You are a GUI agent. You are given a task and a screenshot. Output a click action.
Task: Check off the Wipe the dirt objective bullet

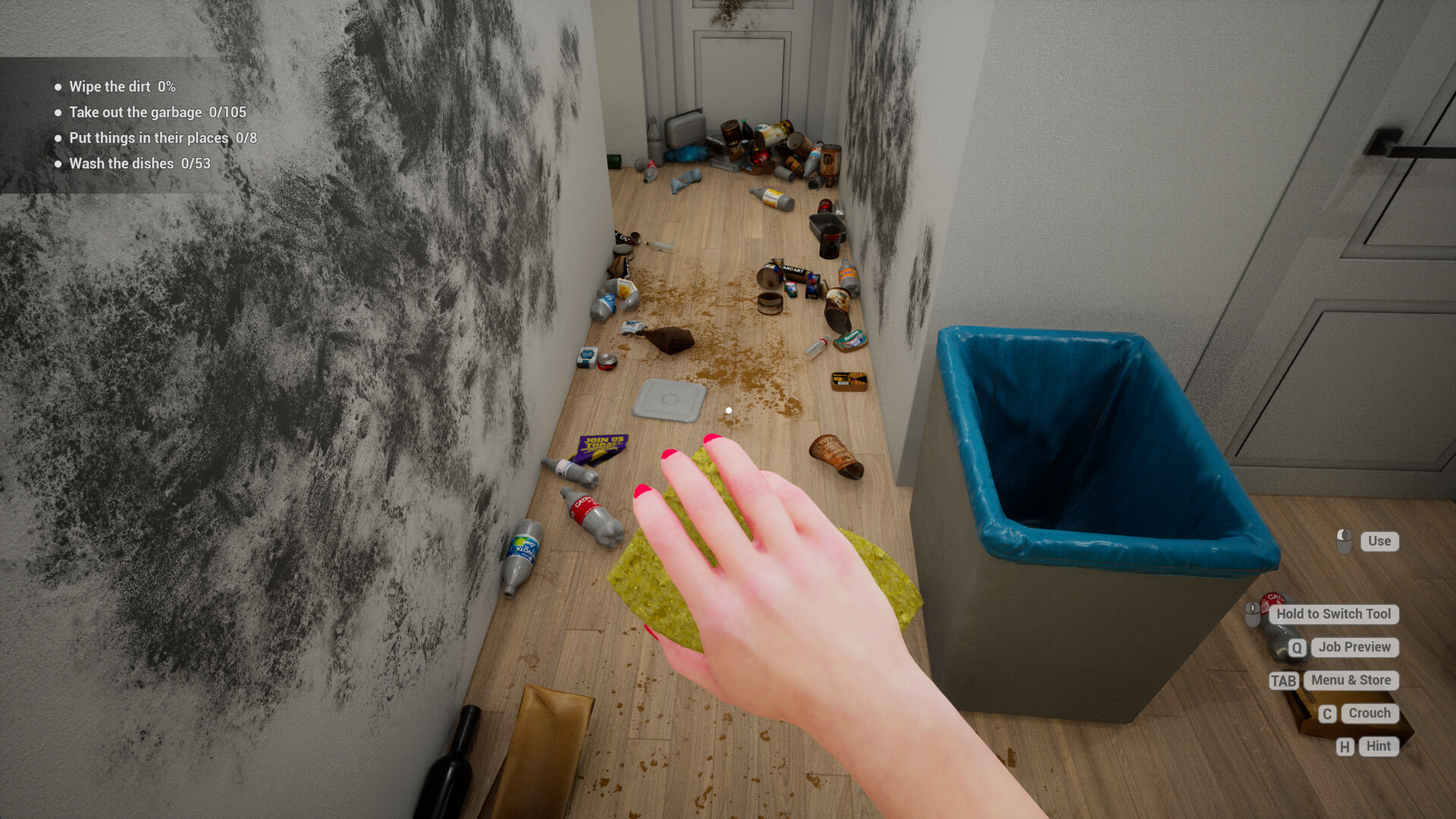tap(57, 86)
